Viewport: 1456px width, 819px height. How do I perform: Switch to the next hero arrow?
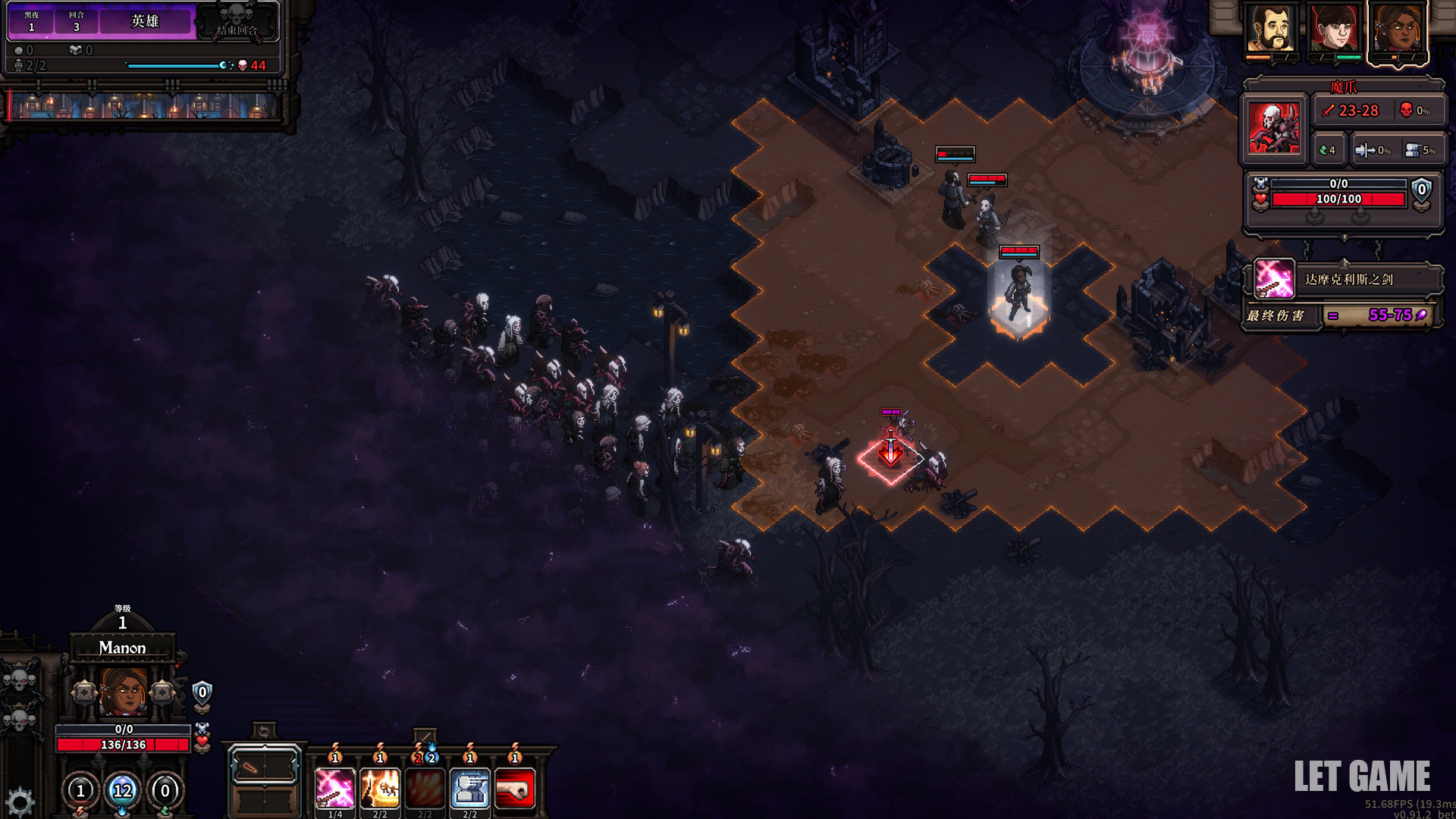click(x=162, y=692)
